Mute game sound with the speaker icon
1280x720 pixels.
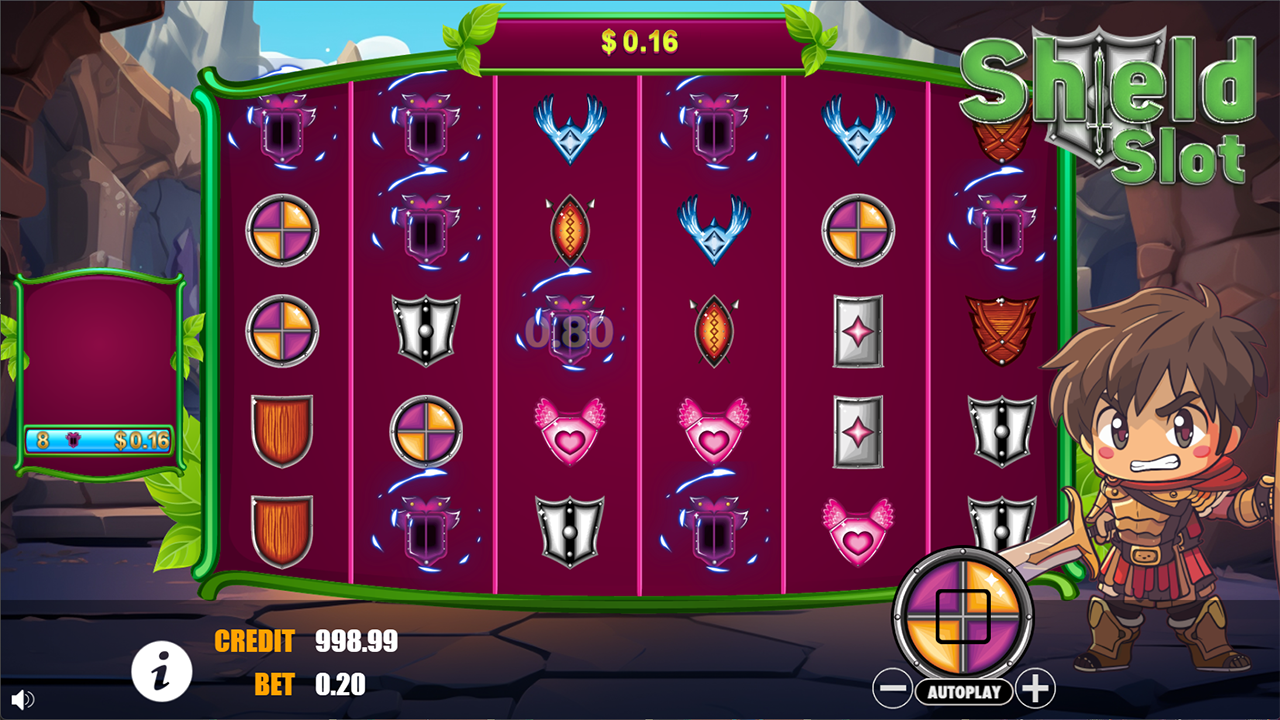click(22, 699)
